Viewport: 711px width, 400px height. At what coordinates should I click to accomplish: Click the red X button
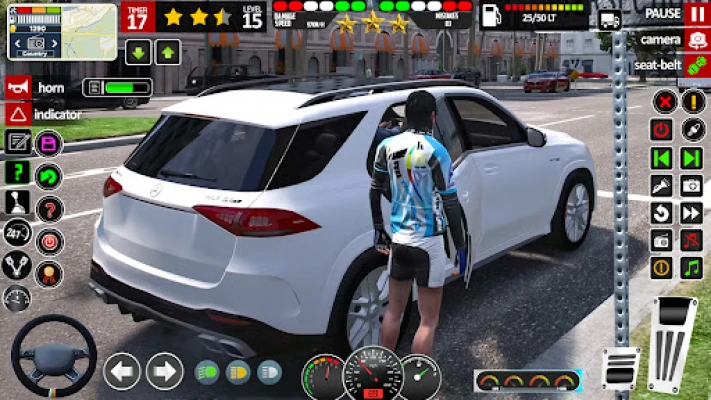click(x=663, y=101)
